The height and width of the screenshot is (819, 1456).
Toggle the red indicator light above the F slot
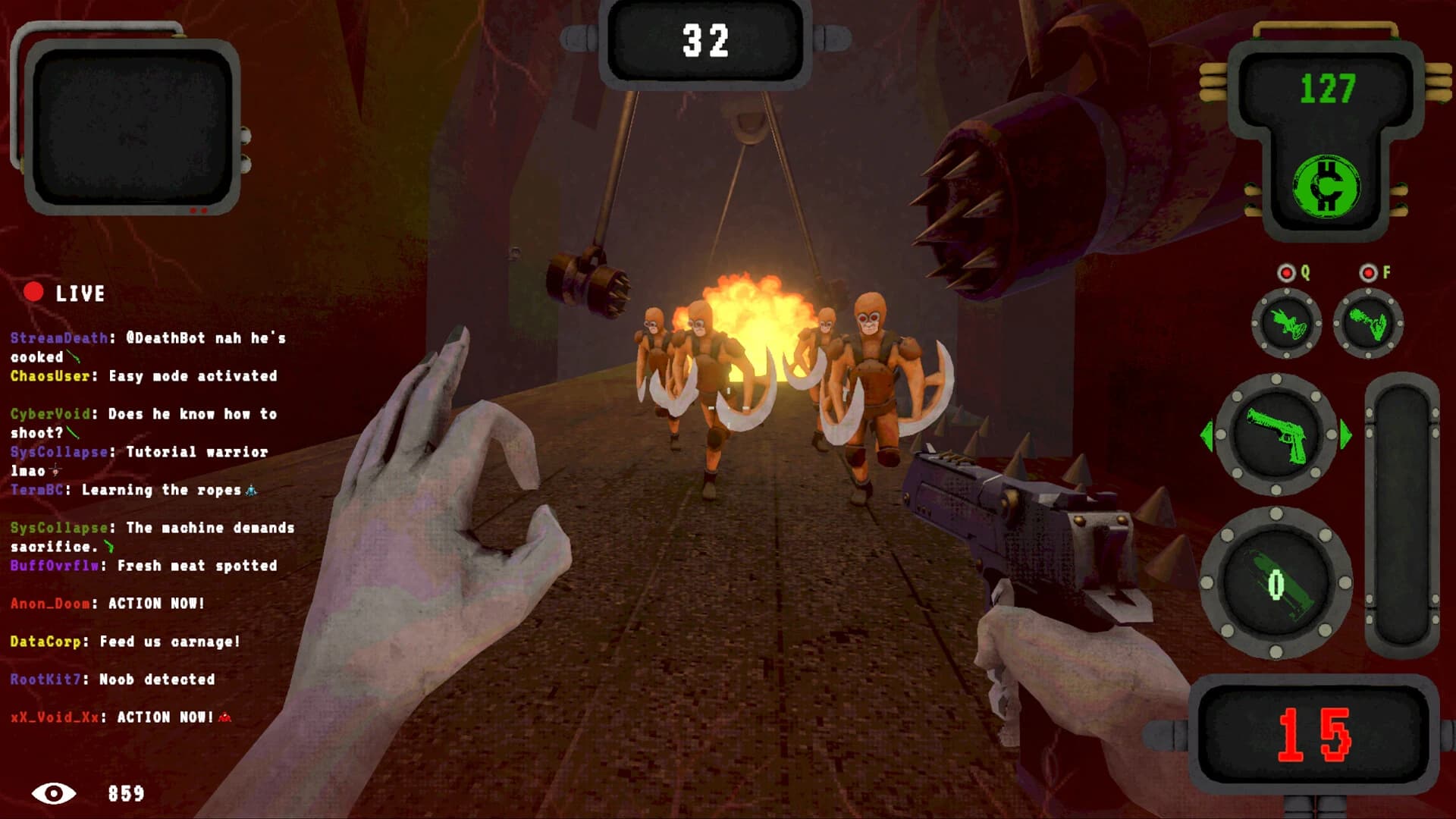click(1367, 272)
